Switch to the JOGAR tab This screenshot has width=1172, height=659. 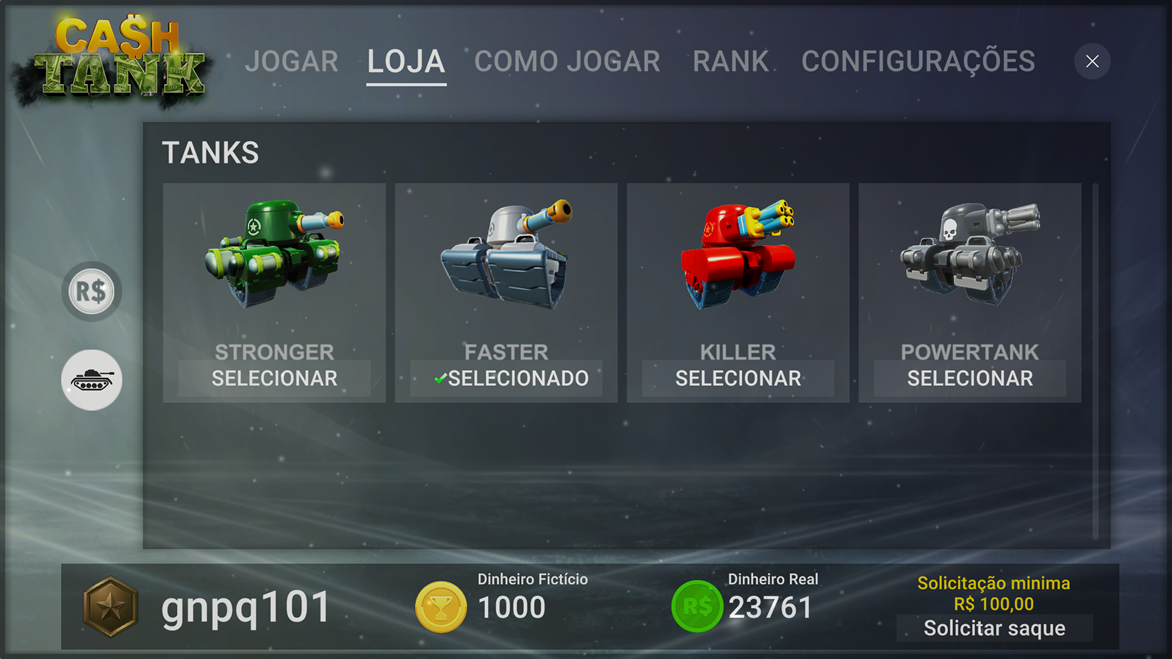click(291, 62)
